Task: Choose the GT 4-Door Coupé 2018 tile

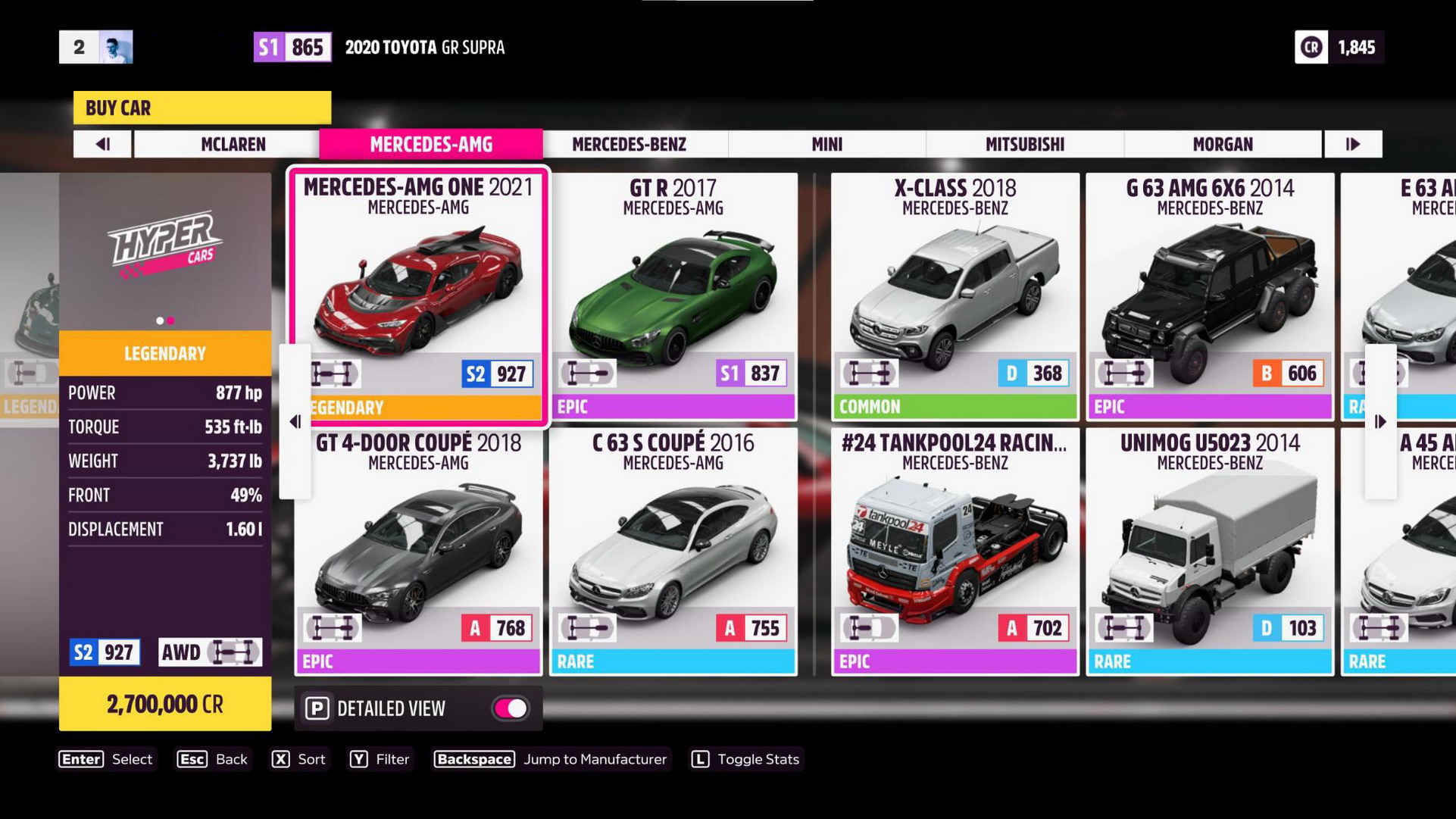Action: tap(418, 551)
